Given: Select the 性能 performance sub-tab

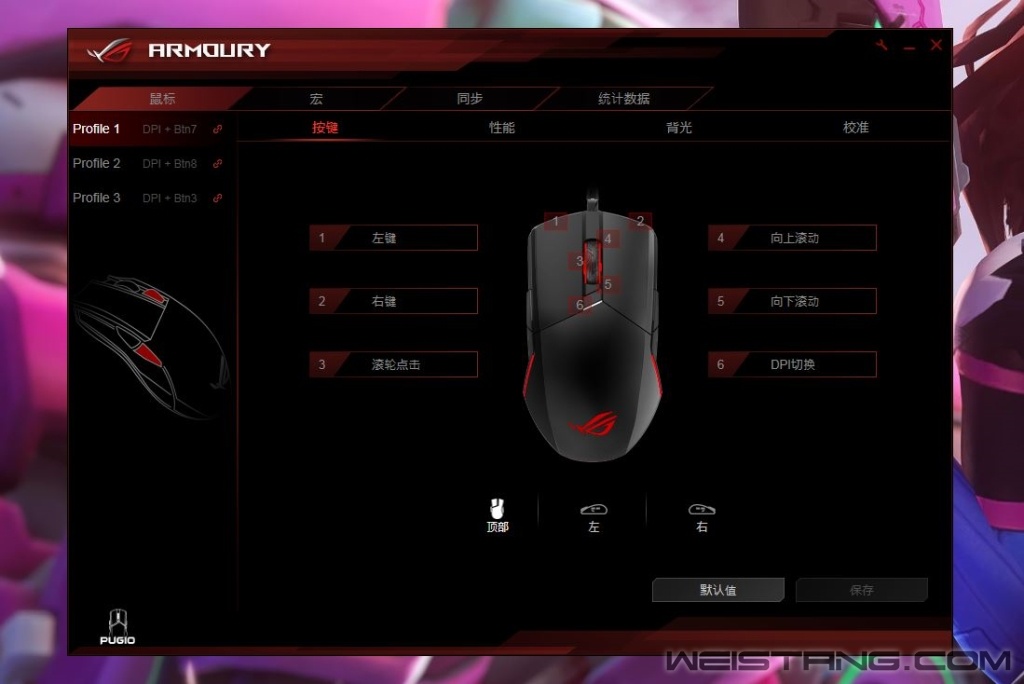Looking at the screenshot, I should click(502, 128).
